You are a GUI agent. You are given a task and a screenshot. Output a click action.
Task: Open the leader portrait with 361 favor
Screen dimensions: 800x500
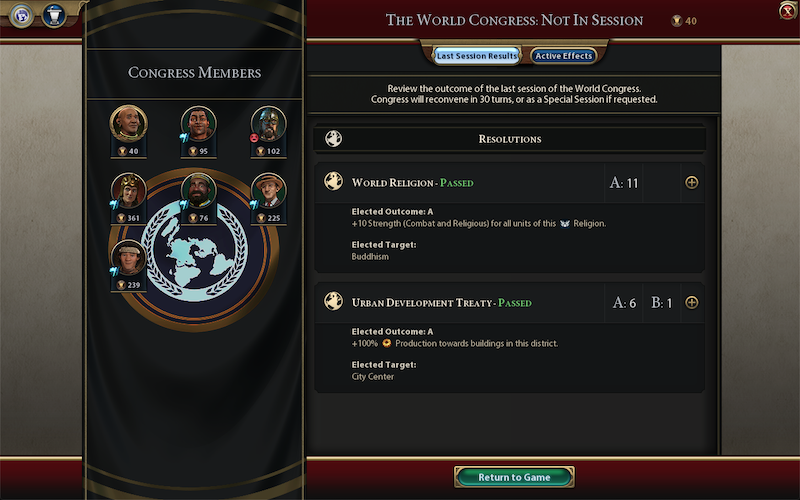[128, 190]
